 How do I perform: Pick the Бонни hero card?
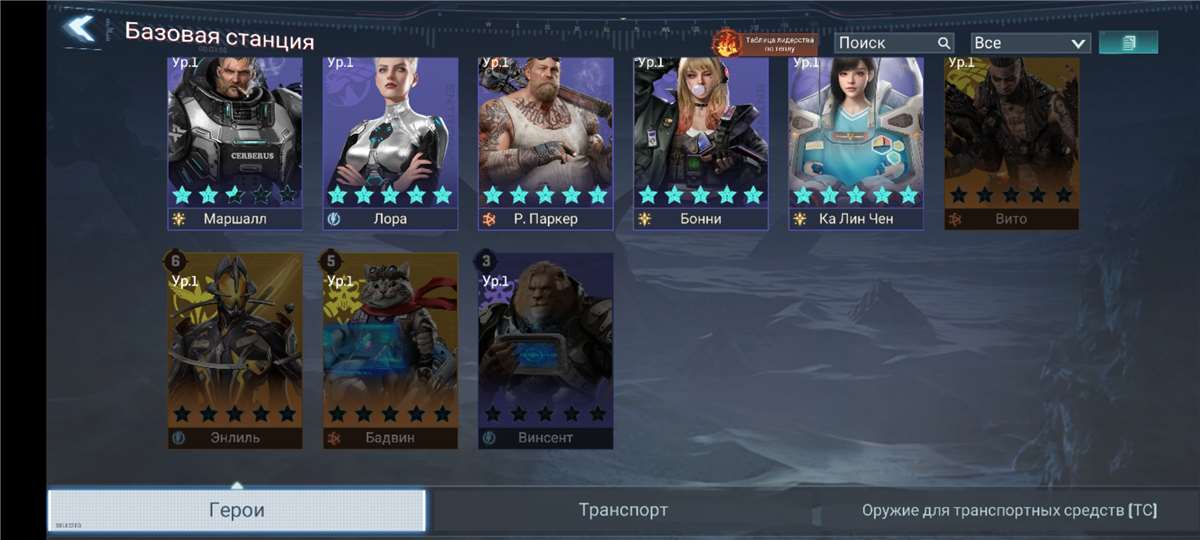pyautogui.click(x=701, y=140)
